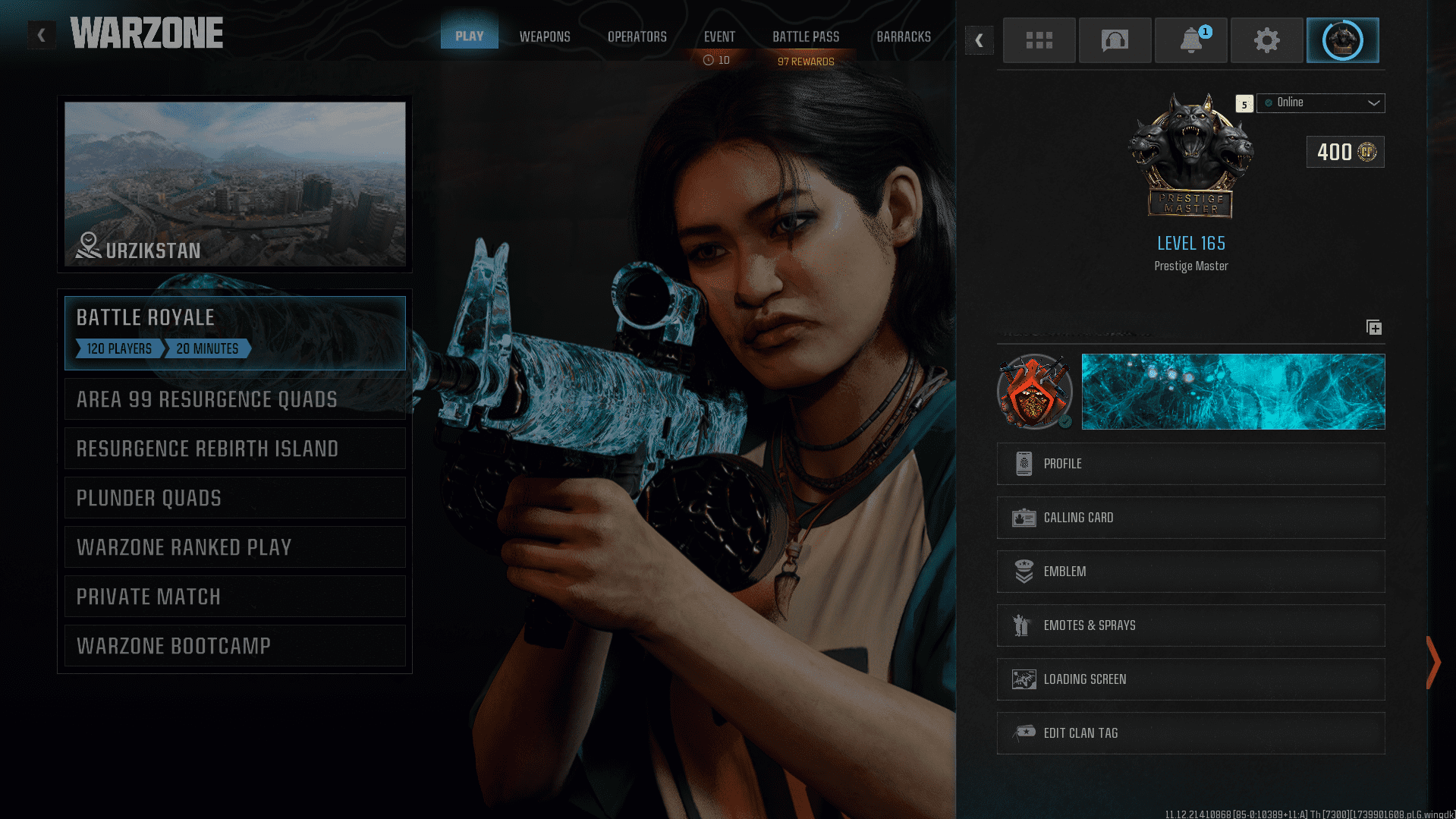This screenshot has height=819, width=1456.
Task: Open the channels/social grid icon
Action: click(1039, 40)
